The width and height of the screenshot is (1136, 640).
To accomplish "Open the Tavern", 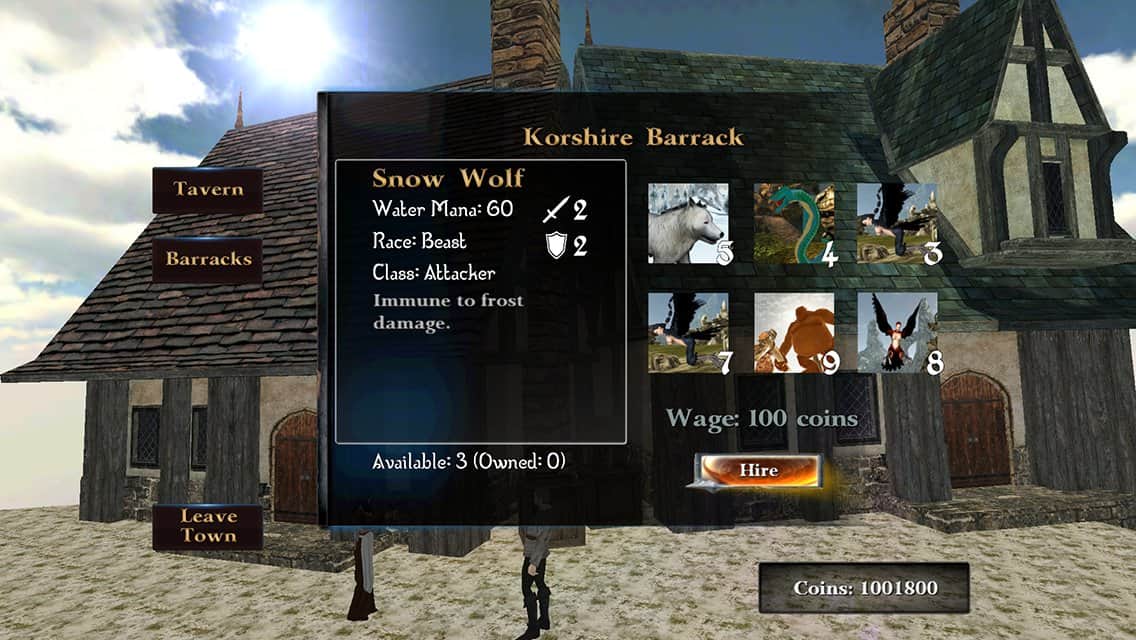I will coord(207,190).
